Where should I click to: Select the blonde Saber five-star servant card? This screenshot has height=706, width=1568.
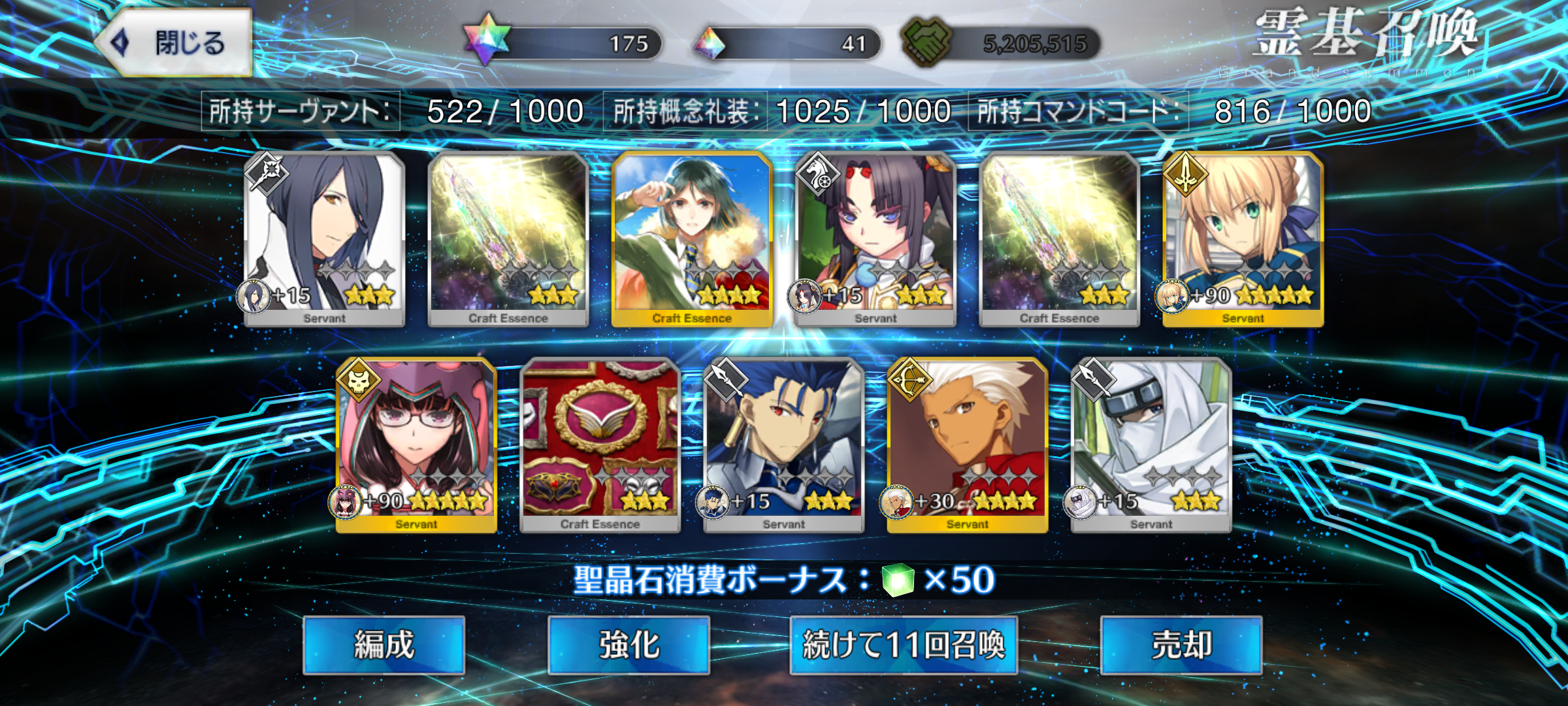1243,239
